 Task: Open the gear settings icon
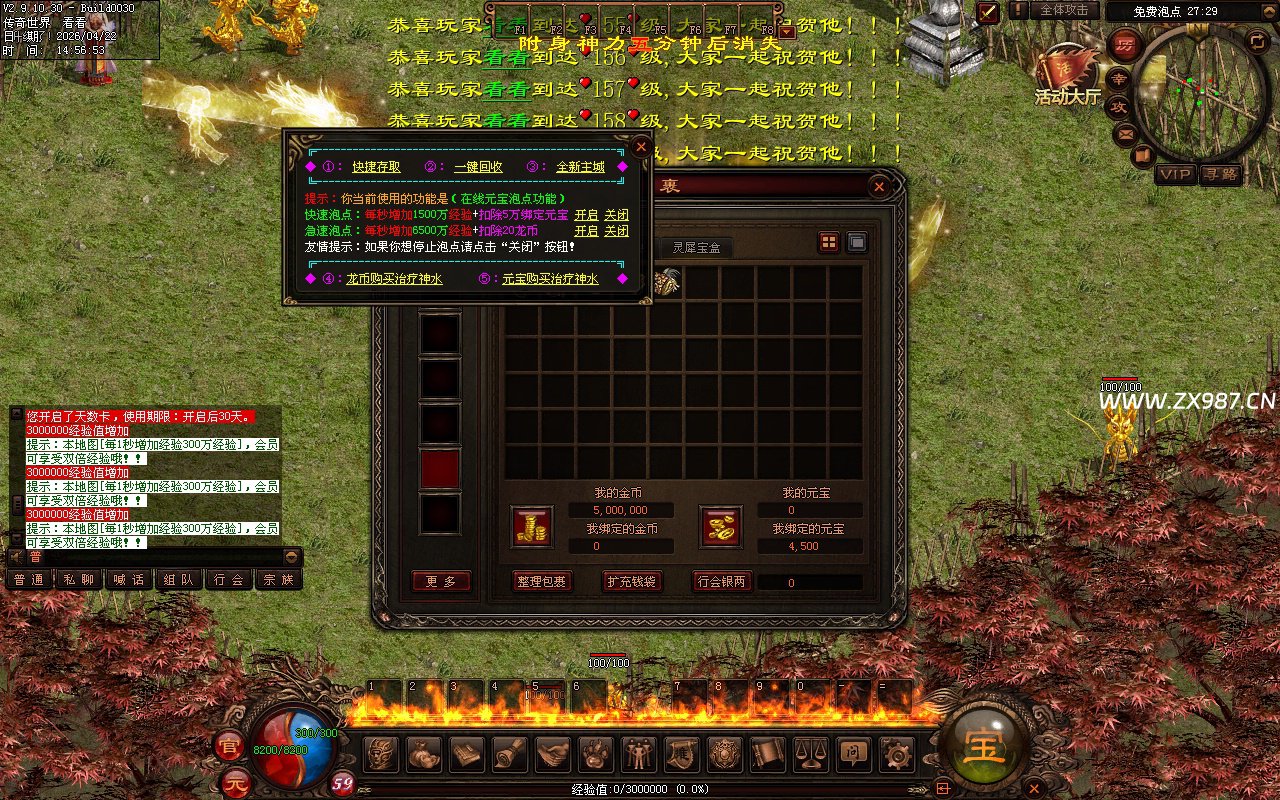[x=895, y=753]
